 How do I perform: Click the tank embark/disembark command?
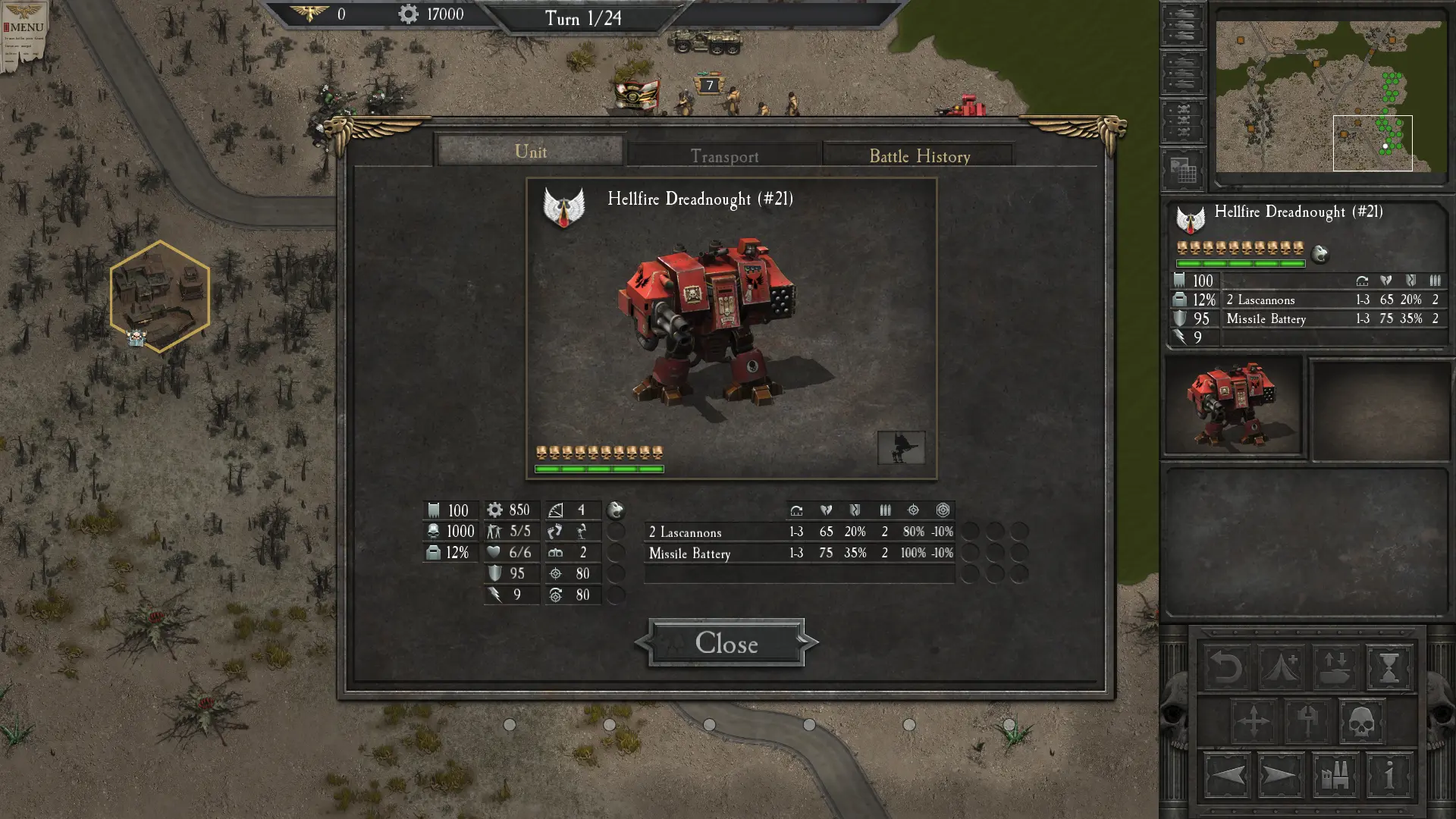tap(1335, 668)
